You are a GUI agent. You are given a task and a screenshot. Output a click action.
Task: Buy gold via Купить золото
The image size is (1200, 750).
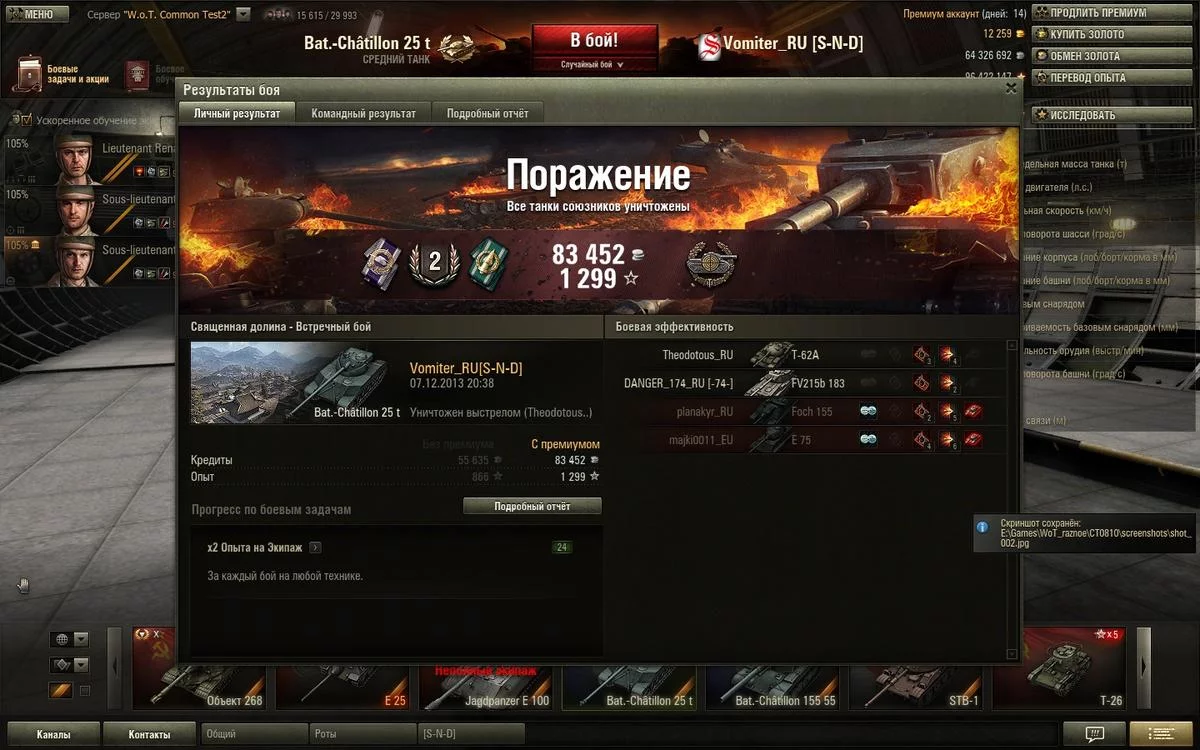pos(1086,35)
